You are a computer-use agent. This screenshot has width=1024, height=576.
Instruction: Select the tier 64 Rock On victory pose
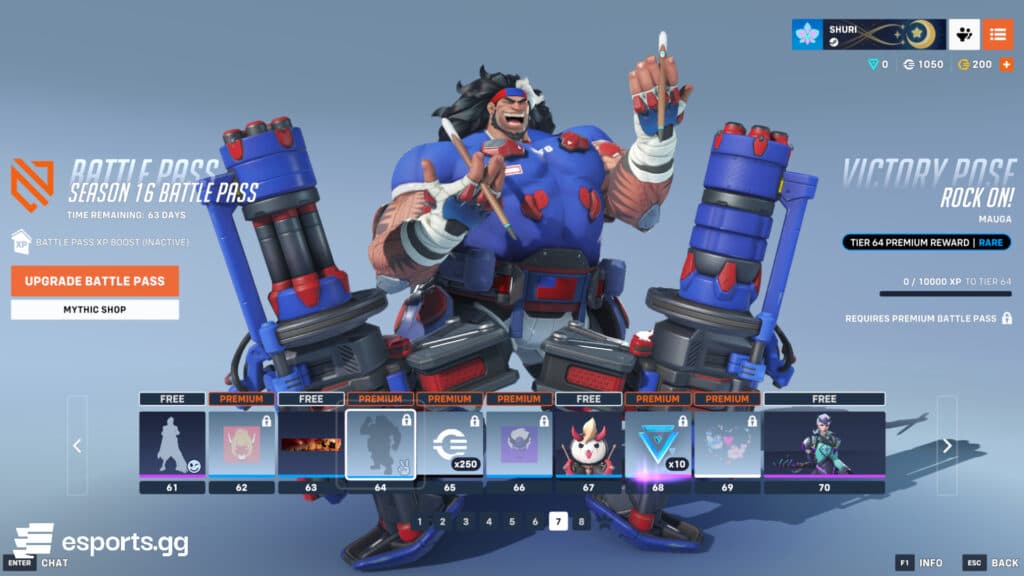click(380, 444)
